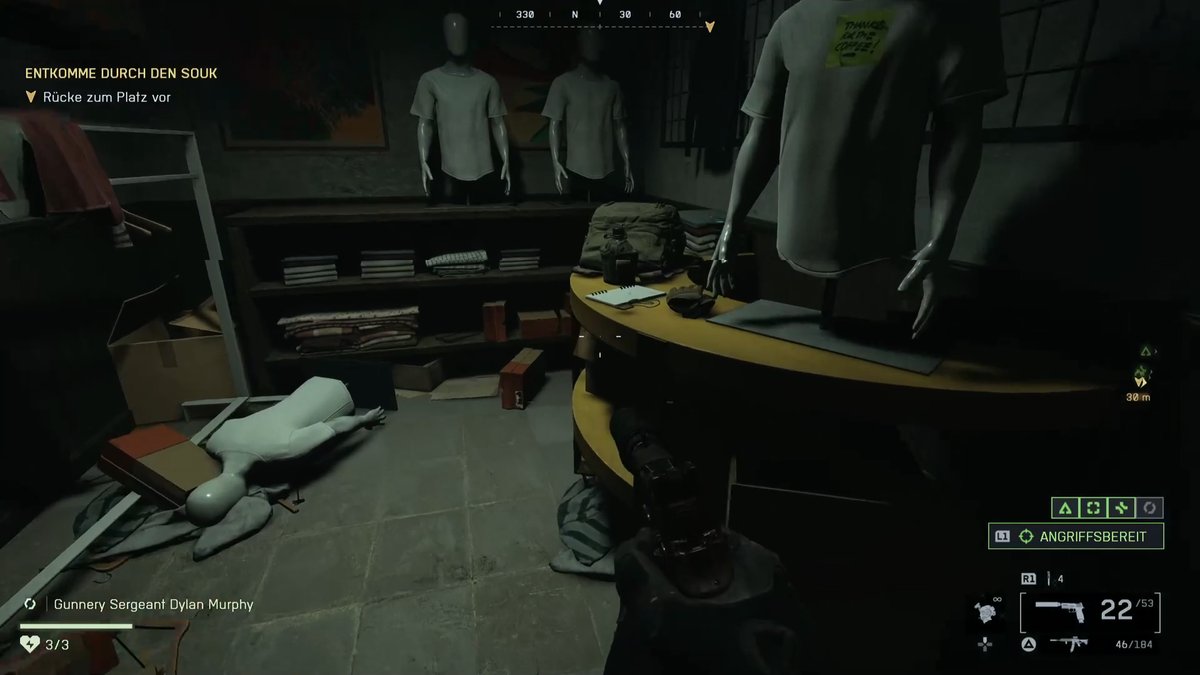
Task: Trigger the crossed-tools squad ability
Action: coord(1121,508)
